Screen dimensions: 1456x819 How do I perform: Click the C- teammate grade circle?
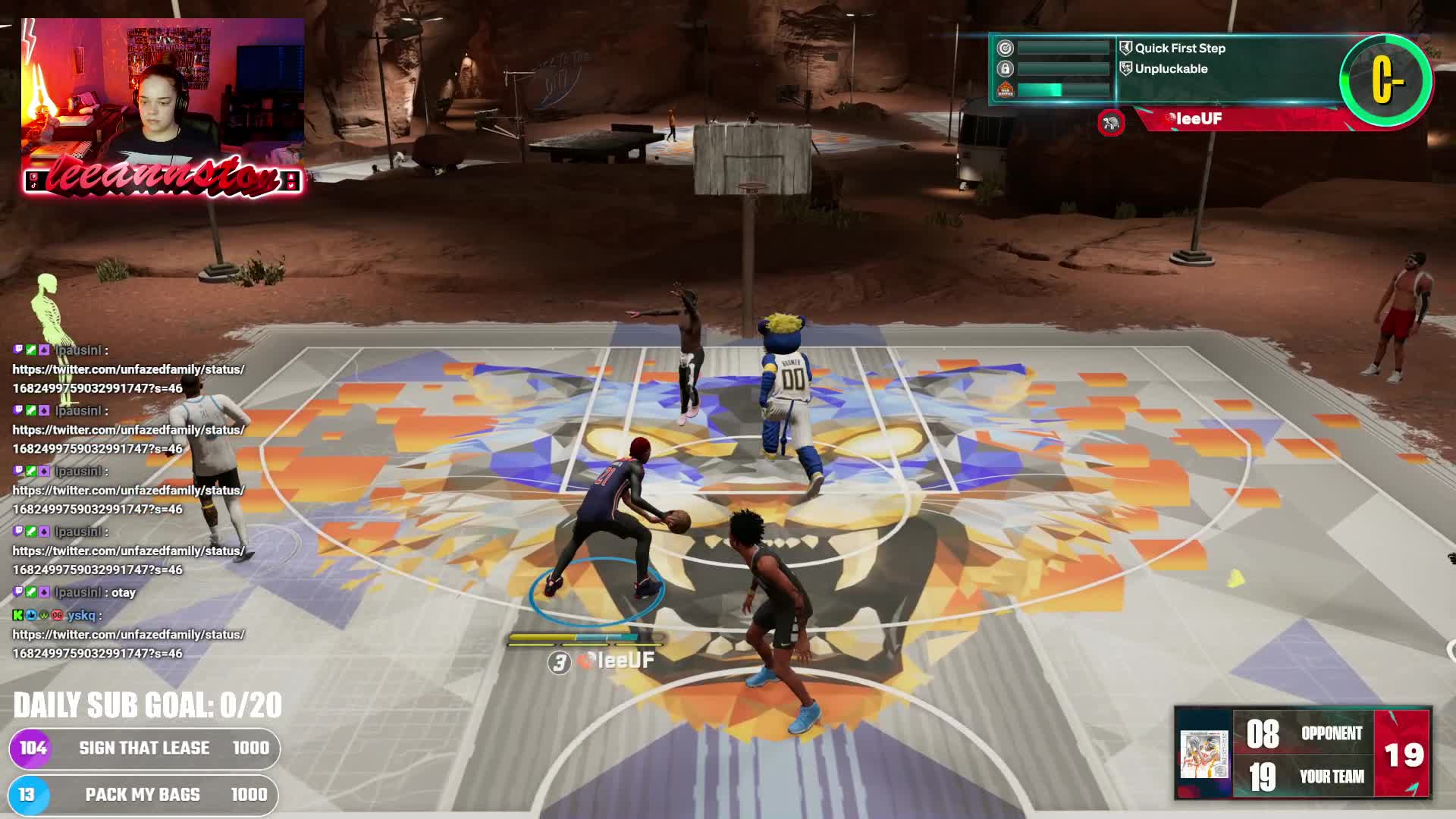coord(1386,80)
